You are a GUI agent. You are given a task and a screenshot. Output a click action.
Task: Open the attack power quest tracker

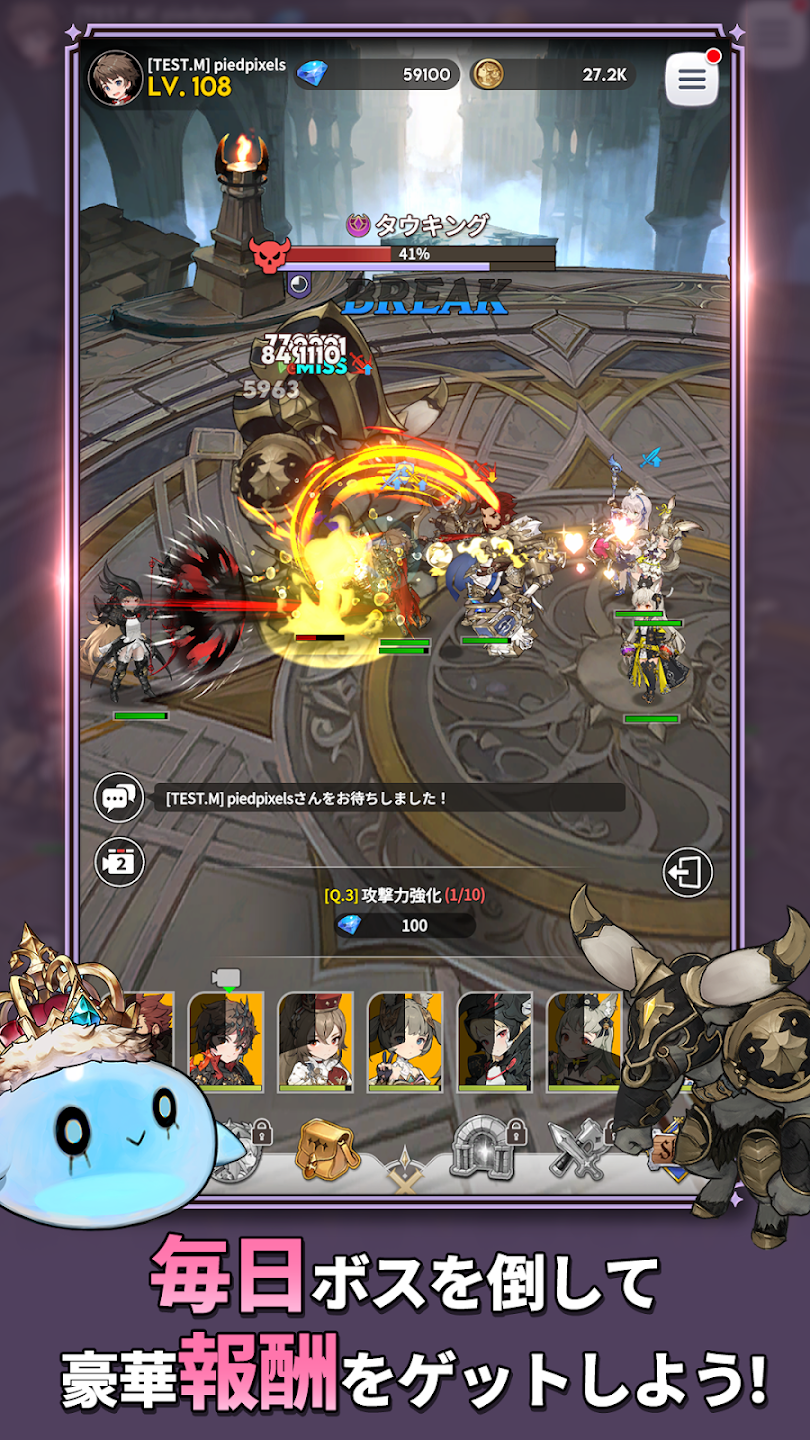[404, 911]
